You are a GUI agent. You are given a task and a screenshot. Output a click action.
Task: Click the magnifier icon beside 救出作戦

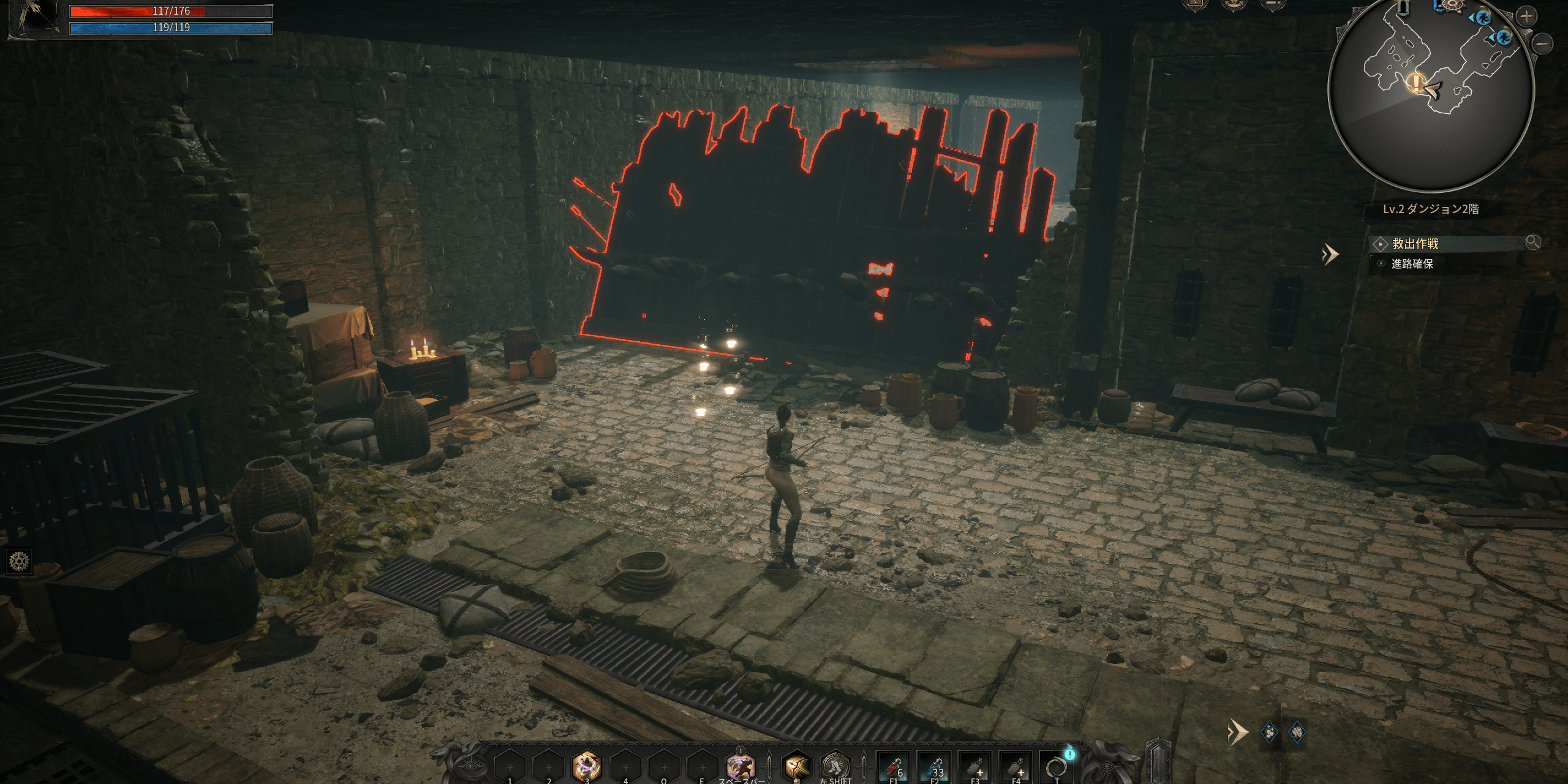[1532, 243]
